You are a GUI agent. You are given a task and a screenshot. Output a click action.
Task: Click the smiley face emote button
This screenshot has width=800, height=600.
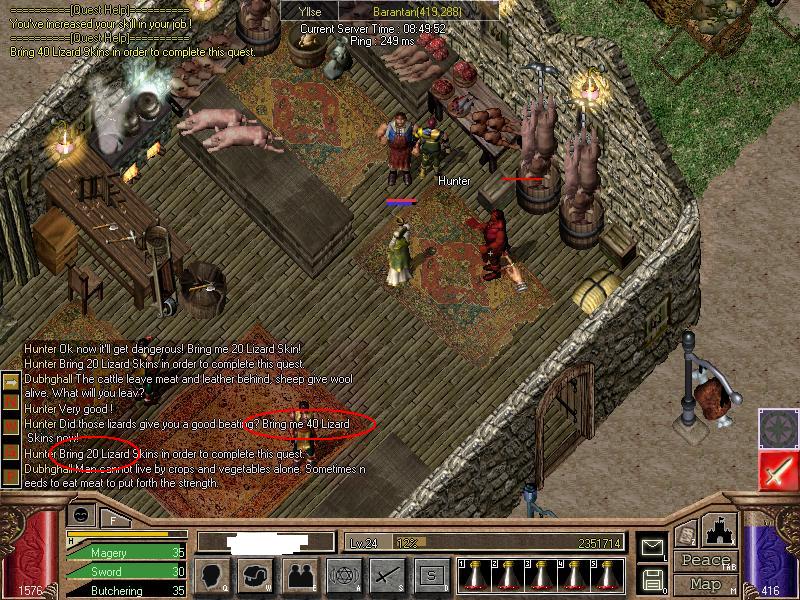point(79,514)
